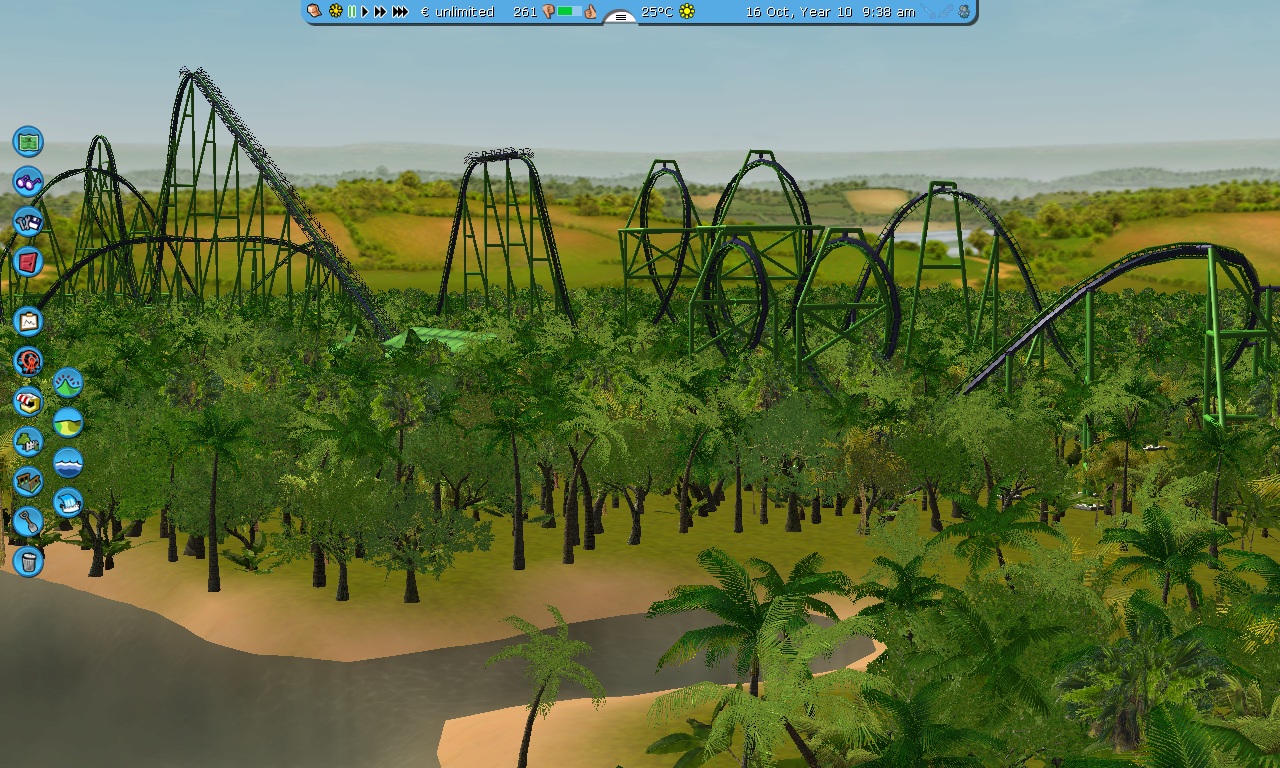Set game speed to double fast-forward

coord(380,12)
